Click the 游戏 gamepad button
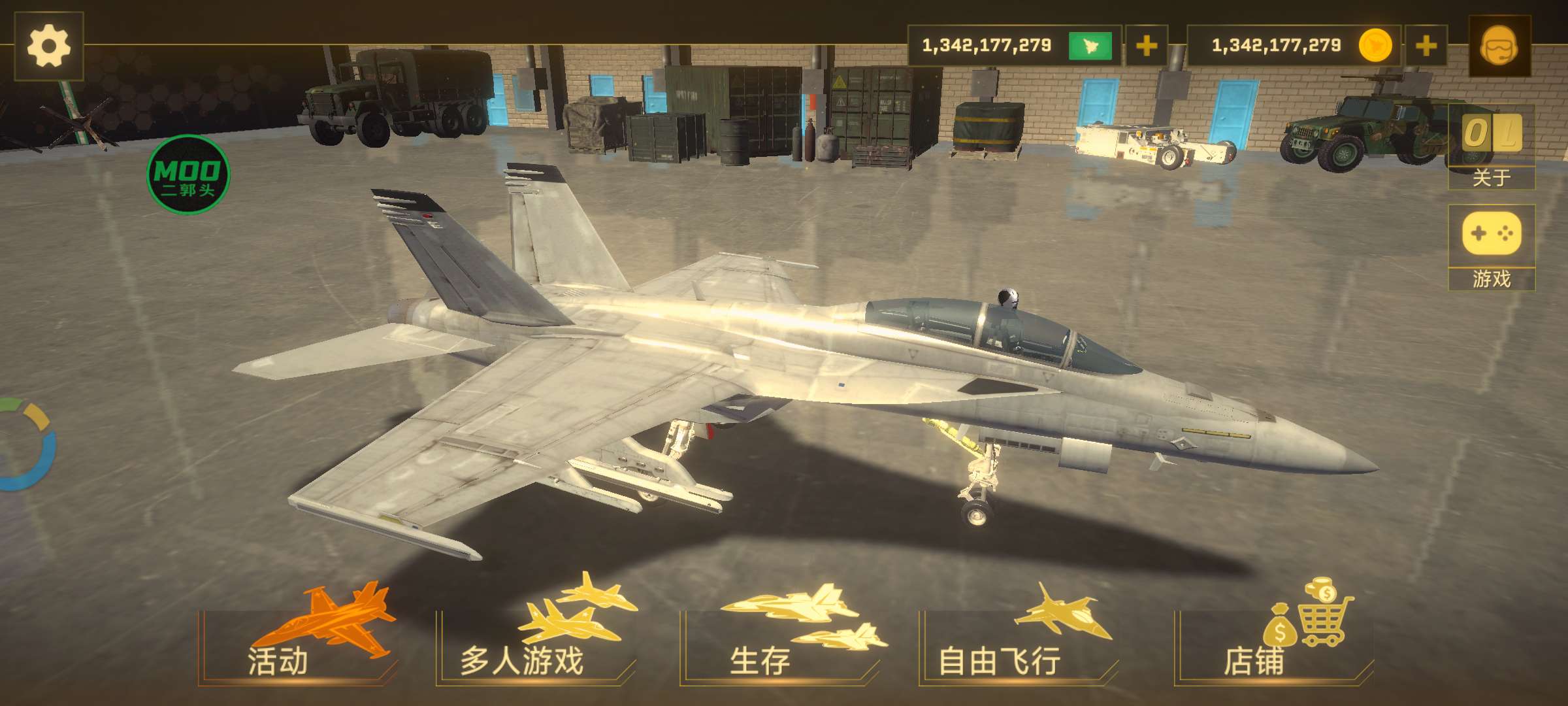 [x=1491, y=247]
